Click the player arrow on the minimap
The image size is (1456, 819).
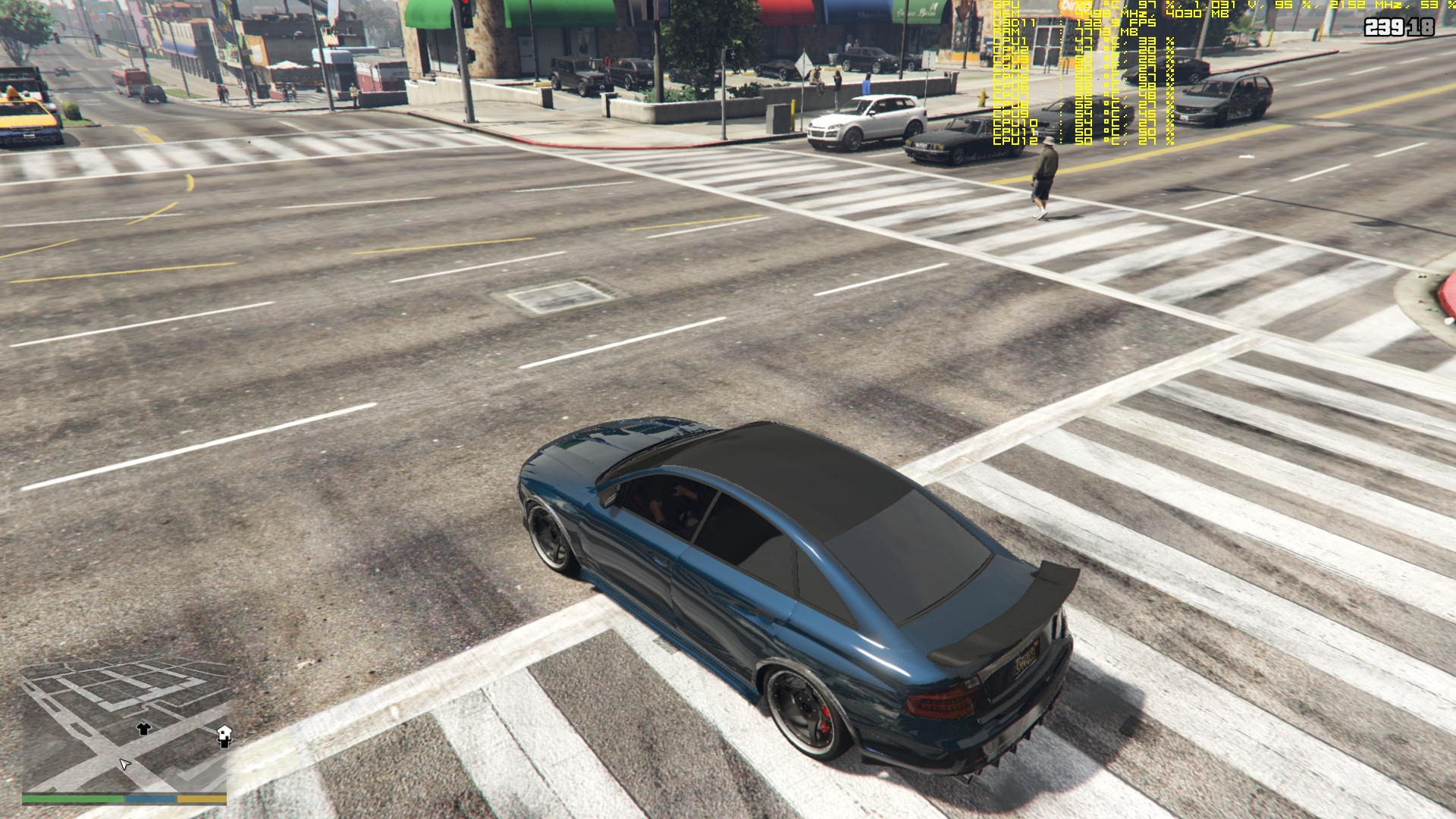pyautogui.click(x=124, y=764)
